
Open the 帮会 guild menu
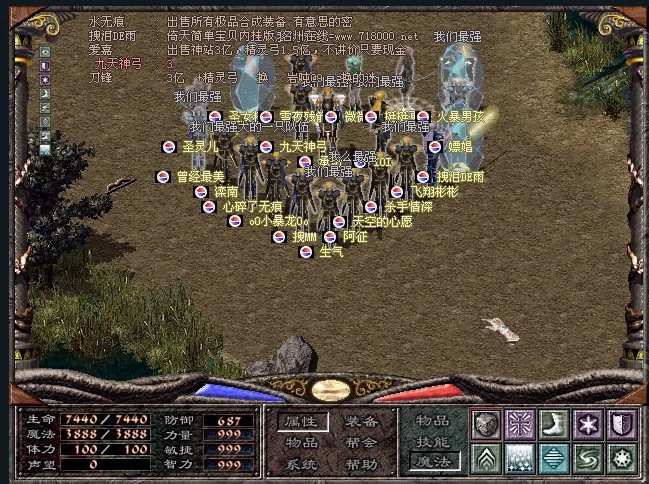point(362,443)
